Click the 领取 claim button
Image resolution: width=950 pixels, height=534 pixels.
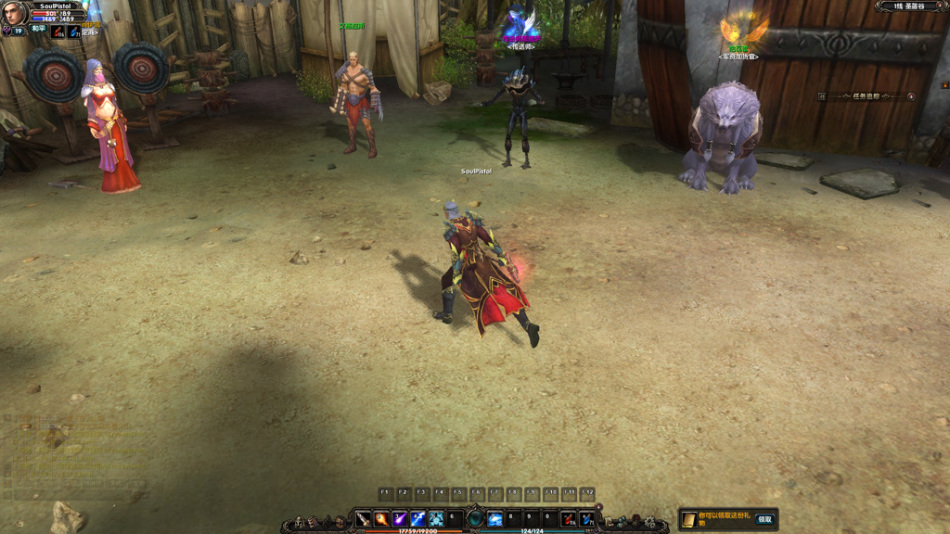point(765,519)
